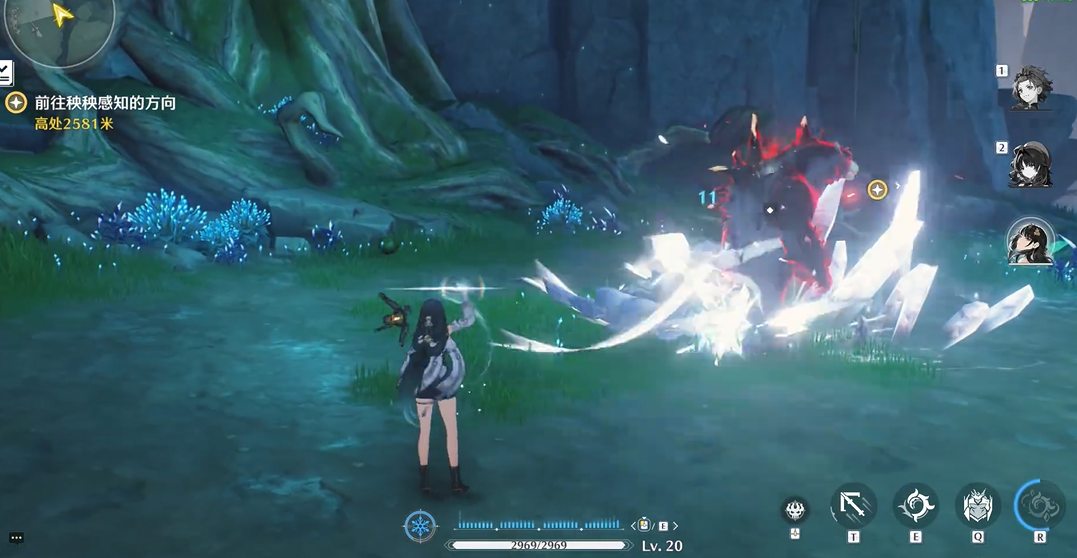Use the sword-and-arrow utility skill
The width and height of the screenshot is (1077, 558).
853,506
